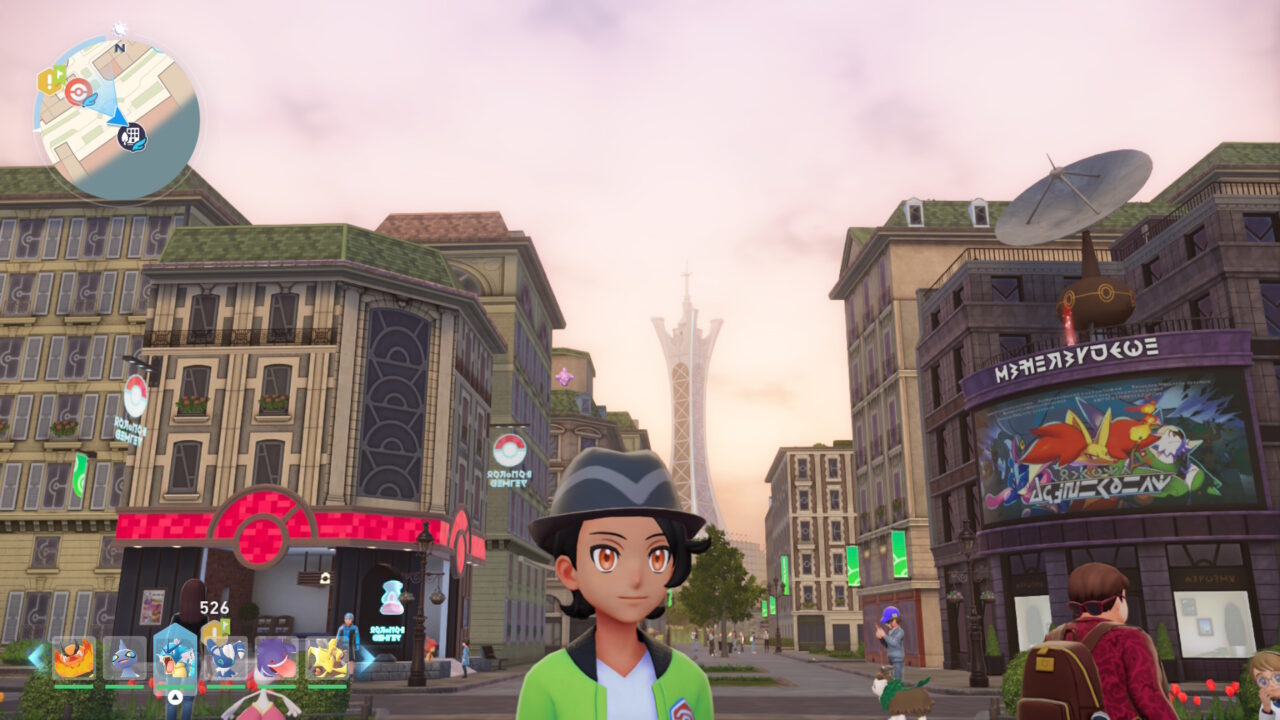Select the yellow exclamation quest marker on minimap
Viewport: 1280px width, 720px height.
(50, 80)
